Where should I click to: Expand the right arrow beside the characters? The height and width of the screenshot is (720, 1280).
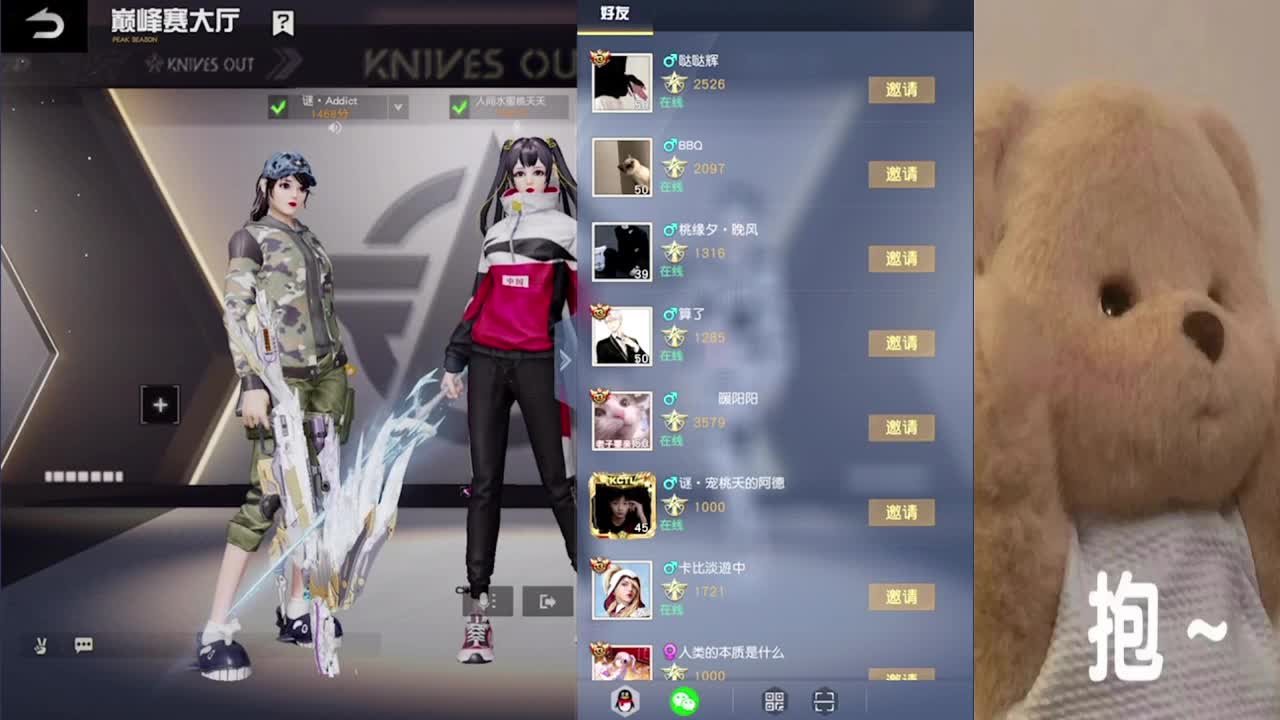click(x=566, y=361)
